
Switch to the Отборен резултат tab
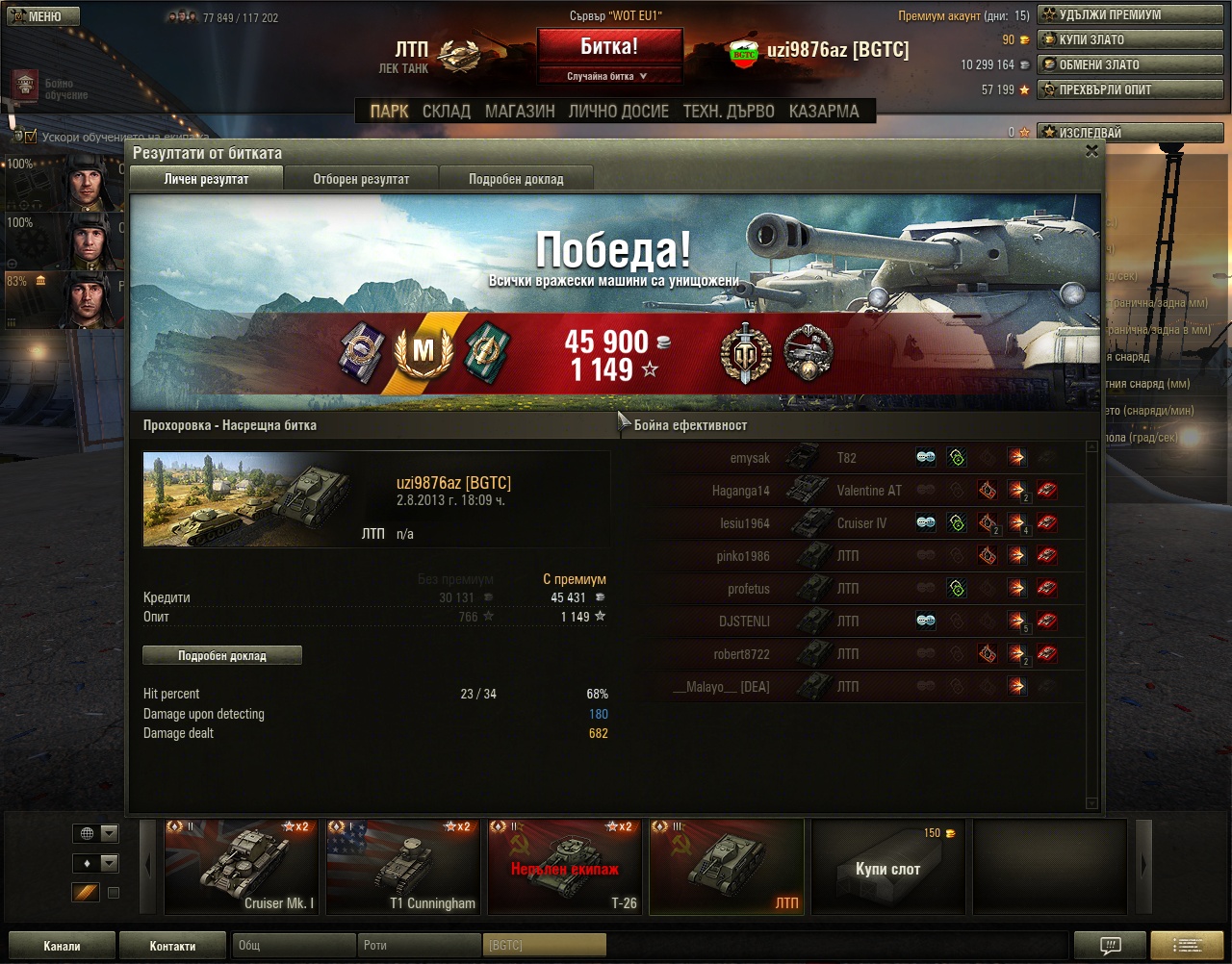click(361, 179)
